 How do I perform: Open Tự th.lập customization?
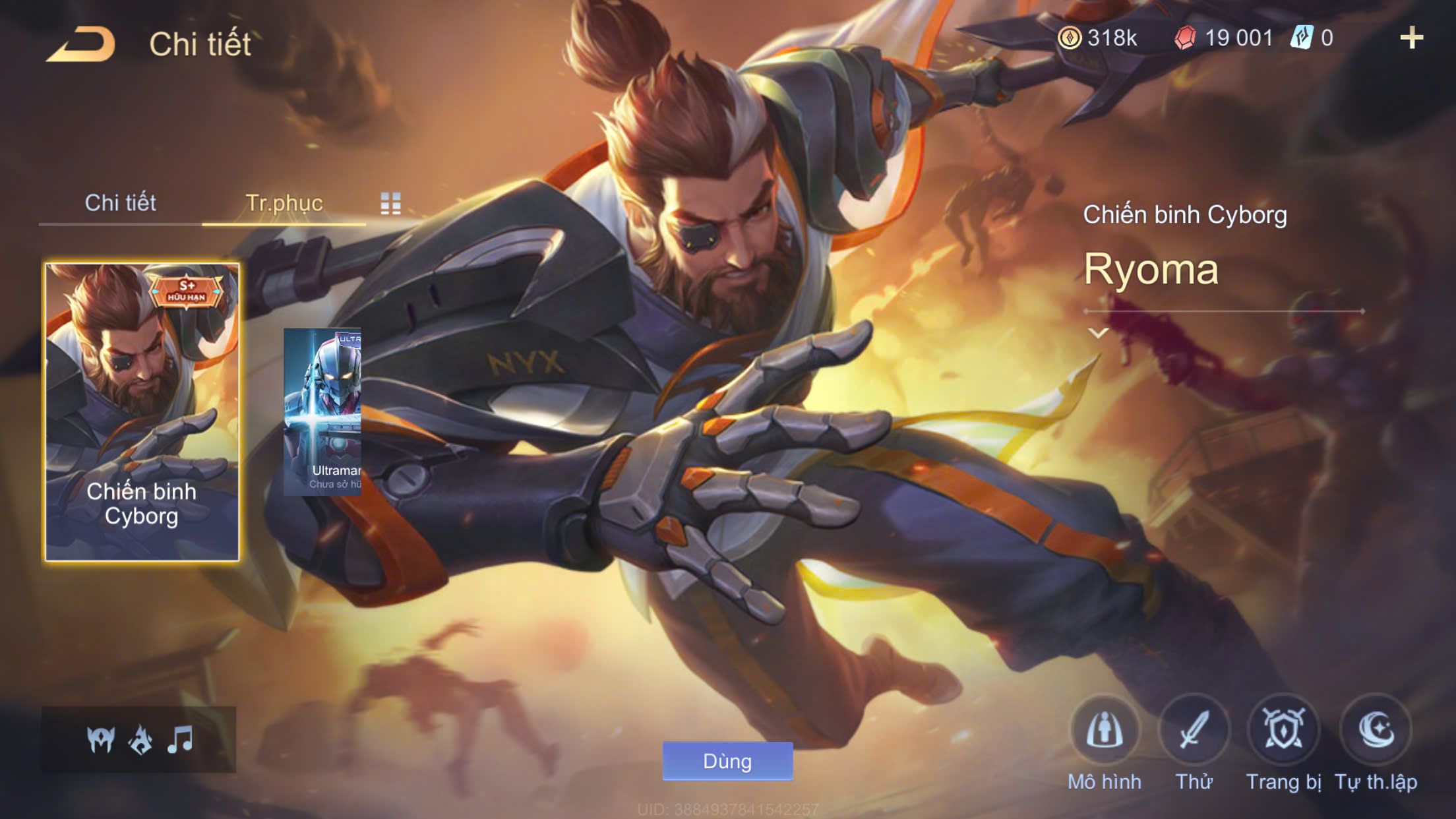(1376, 731)
